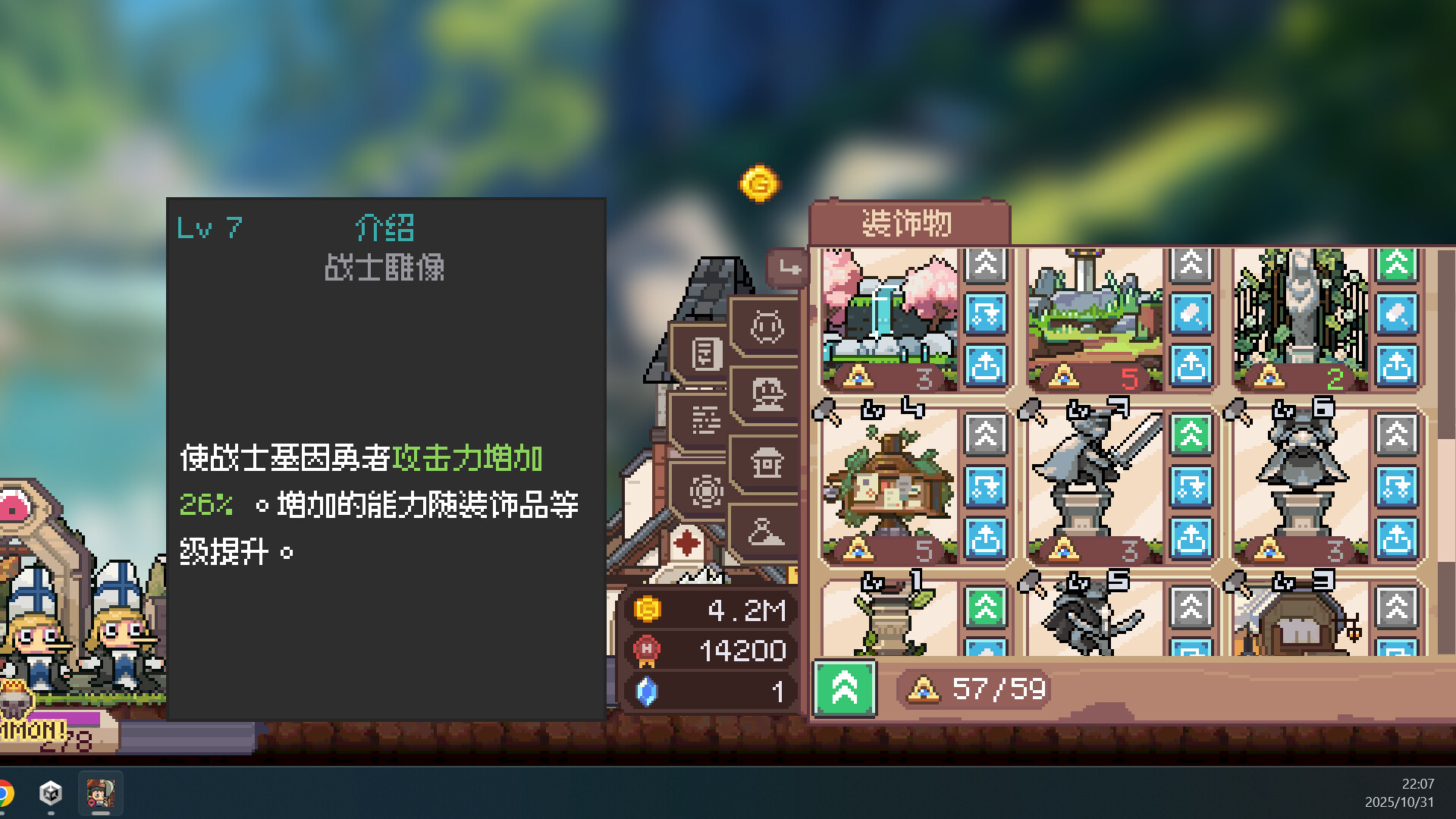Toggle upgrade on the cherry blossom waterfall decoration
Viewport: 1456px width, 819px height.
click(x=985, y=265)
